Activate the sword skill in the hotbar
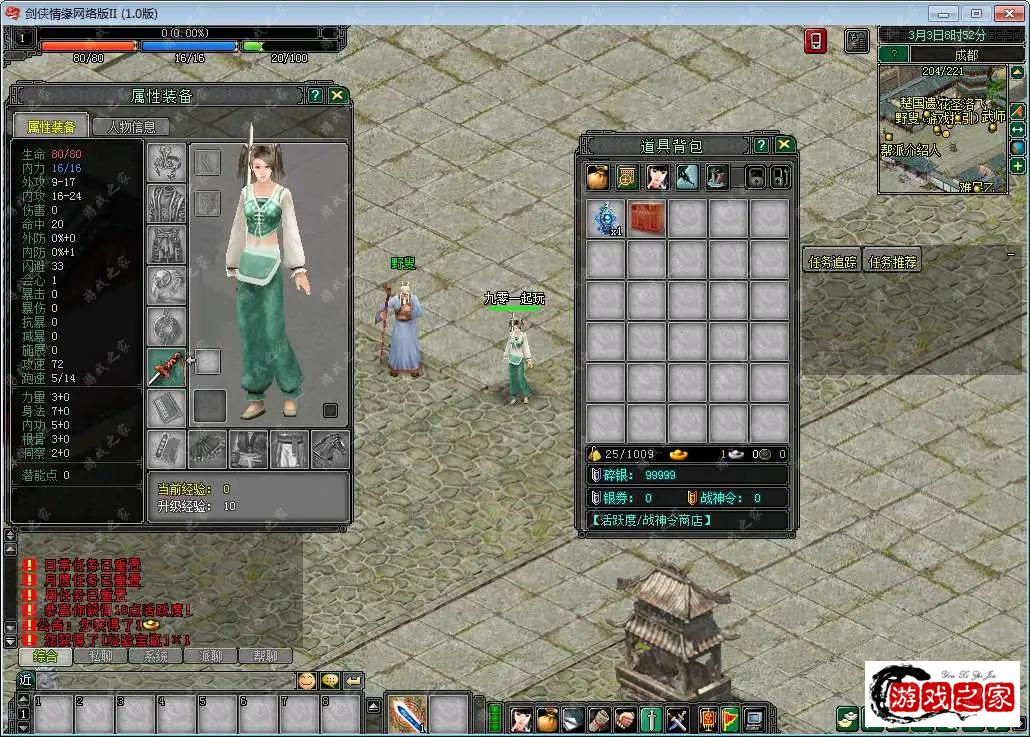 (407, 714)
